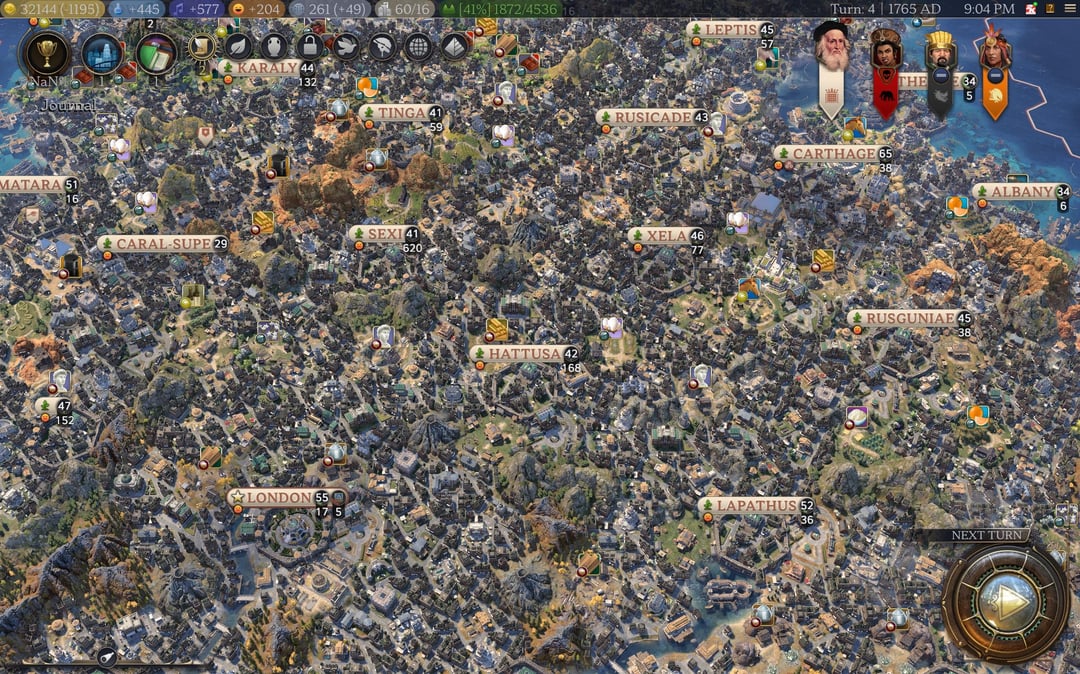1080x674 pixels.
Task: Open the dove icon in the top toolbar
Action: click(x=346, y=46)
